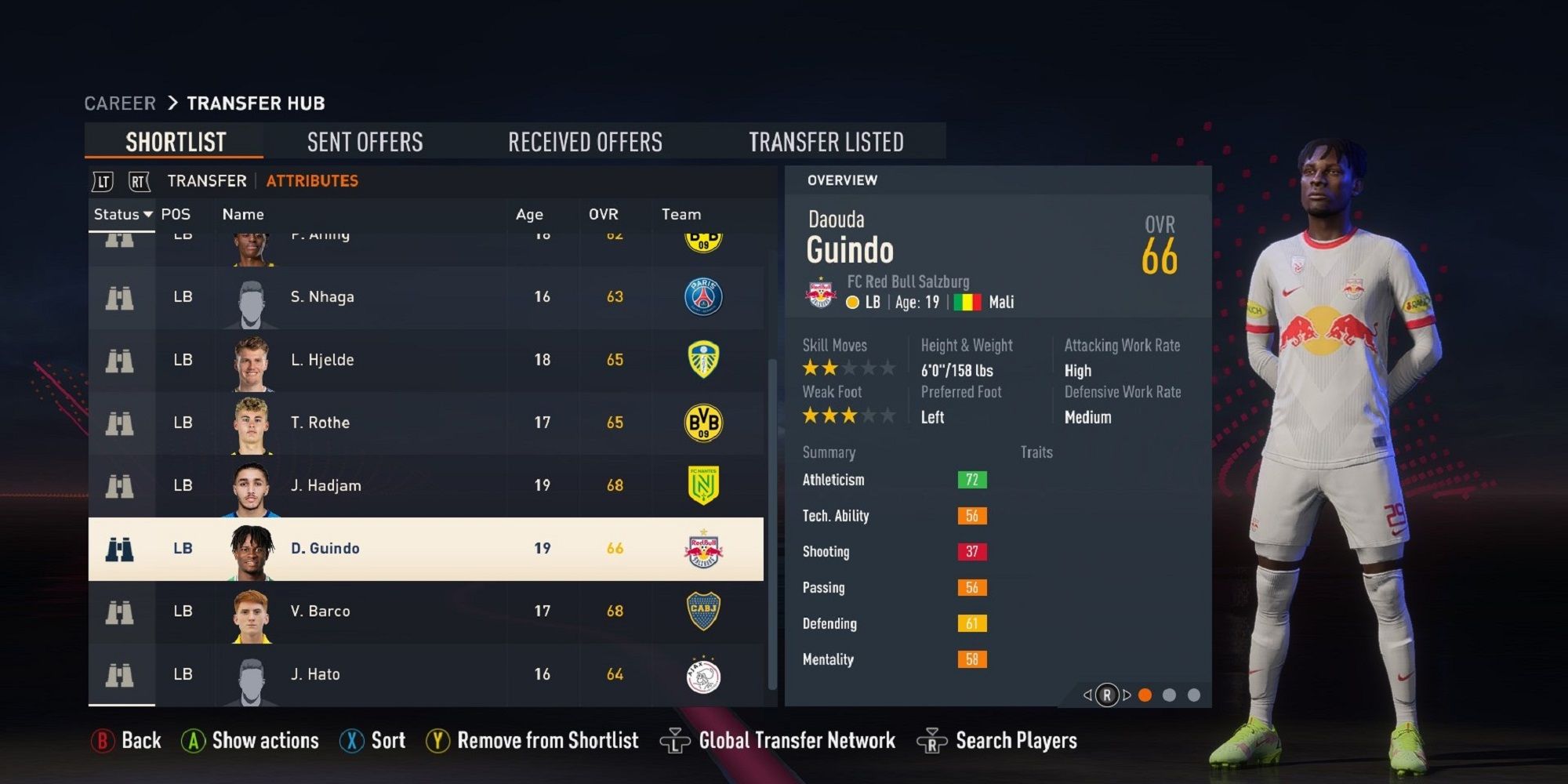
Task: Toggle the Transfer view mode
Action: [x=205, y=180]
